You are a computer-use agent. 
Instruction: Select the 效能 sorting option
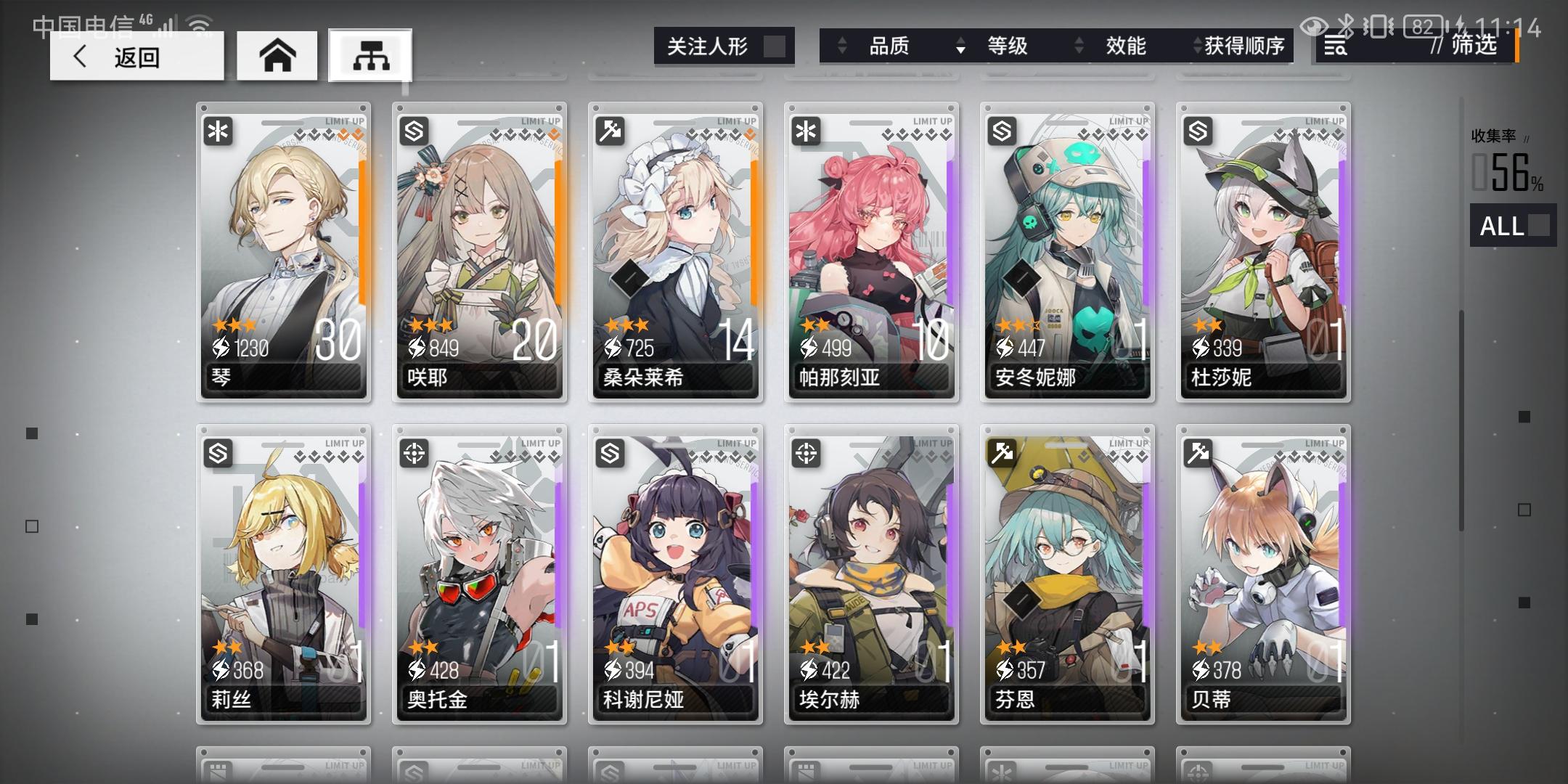pos(1126,46)
